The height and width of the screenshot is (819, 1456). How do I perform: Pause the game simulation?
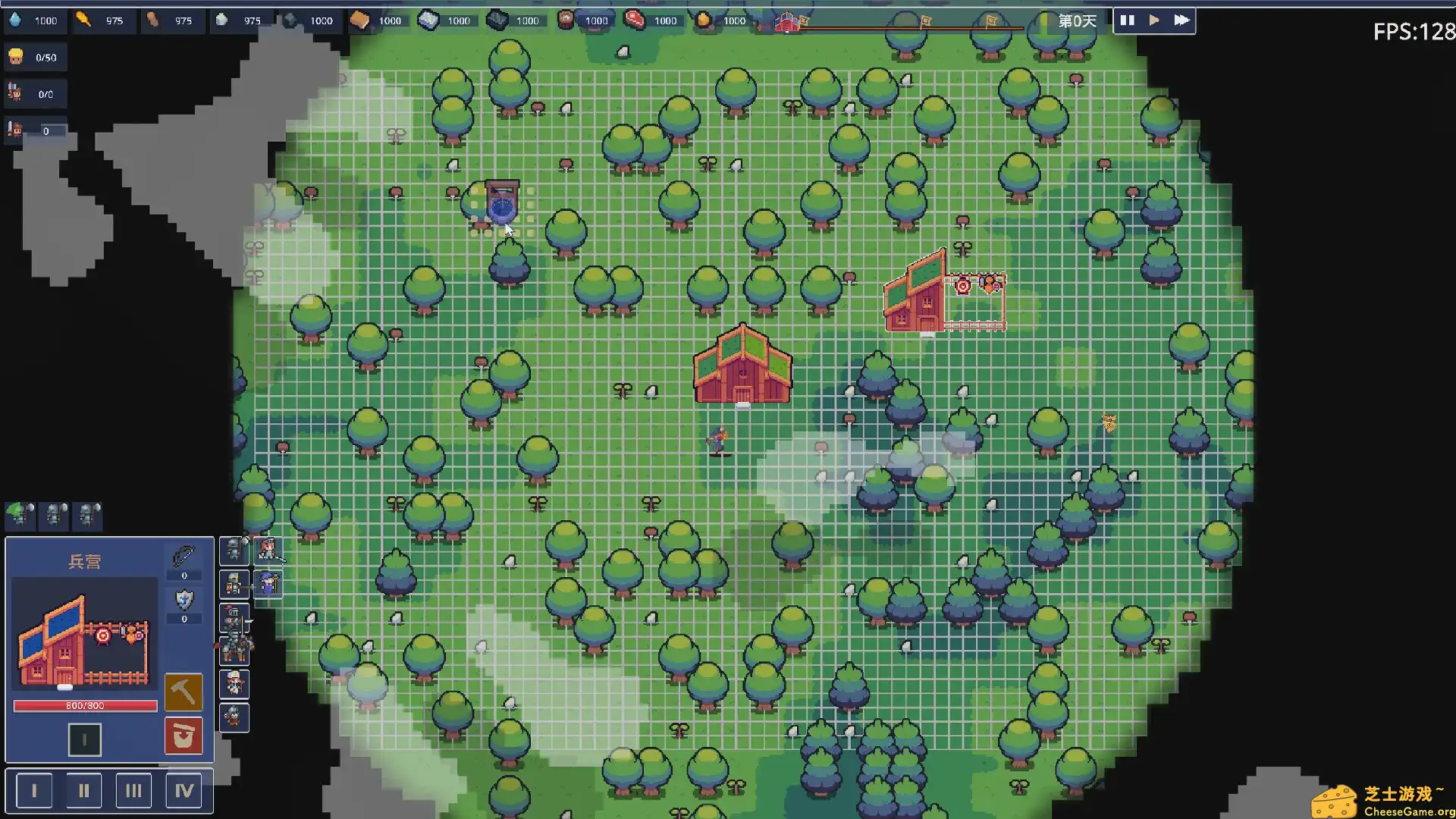point(1128,20)
